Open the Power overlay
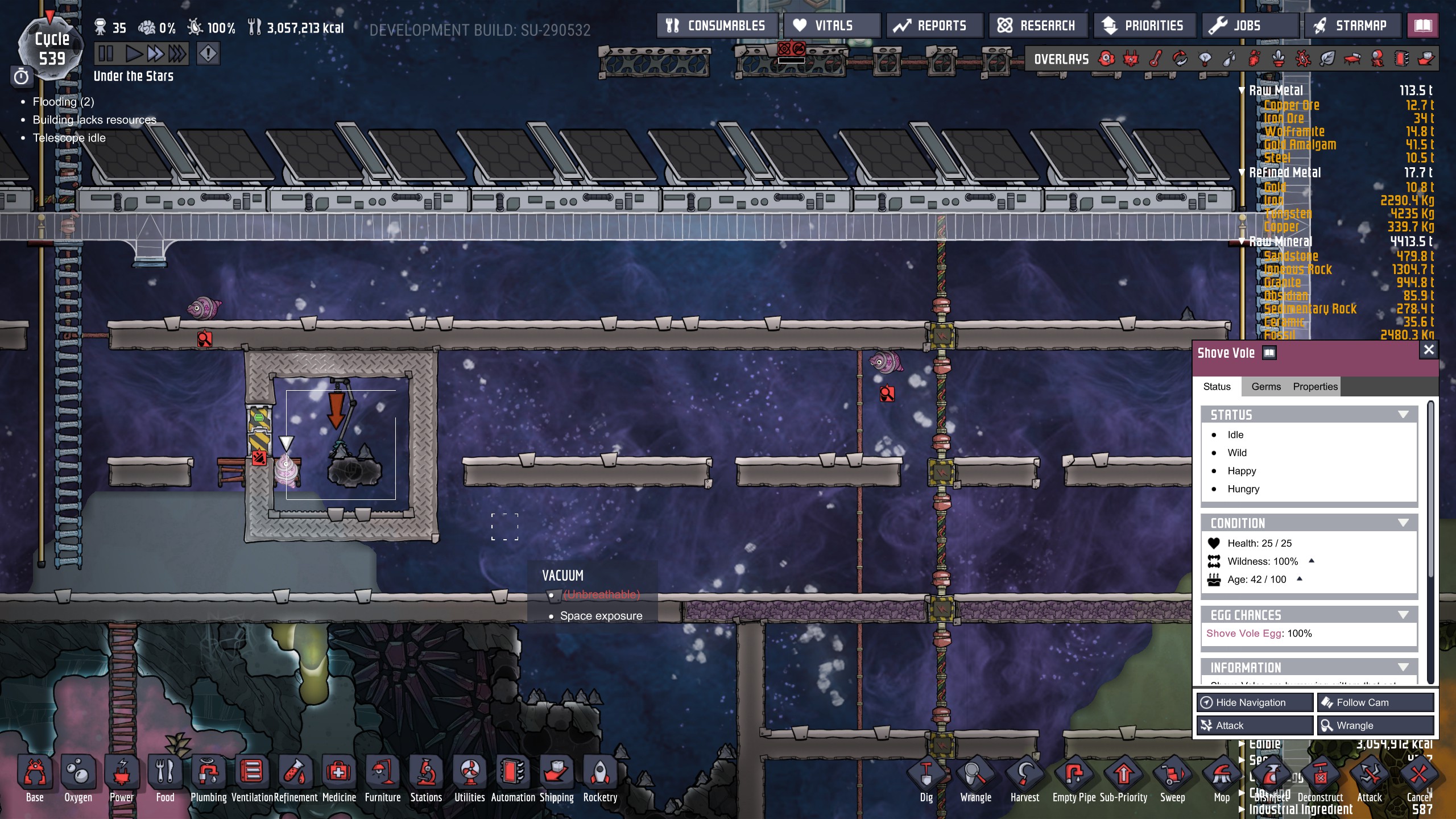1456x819 pixels. tap(1131, 59)
